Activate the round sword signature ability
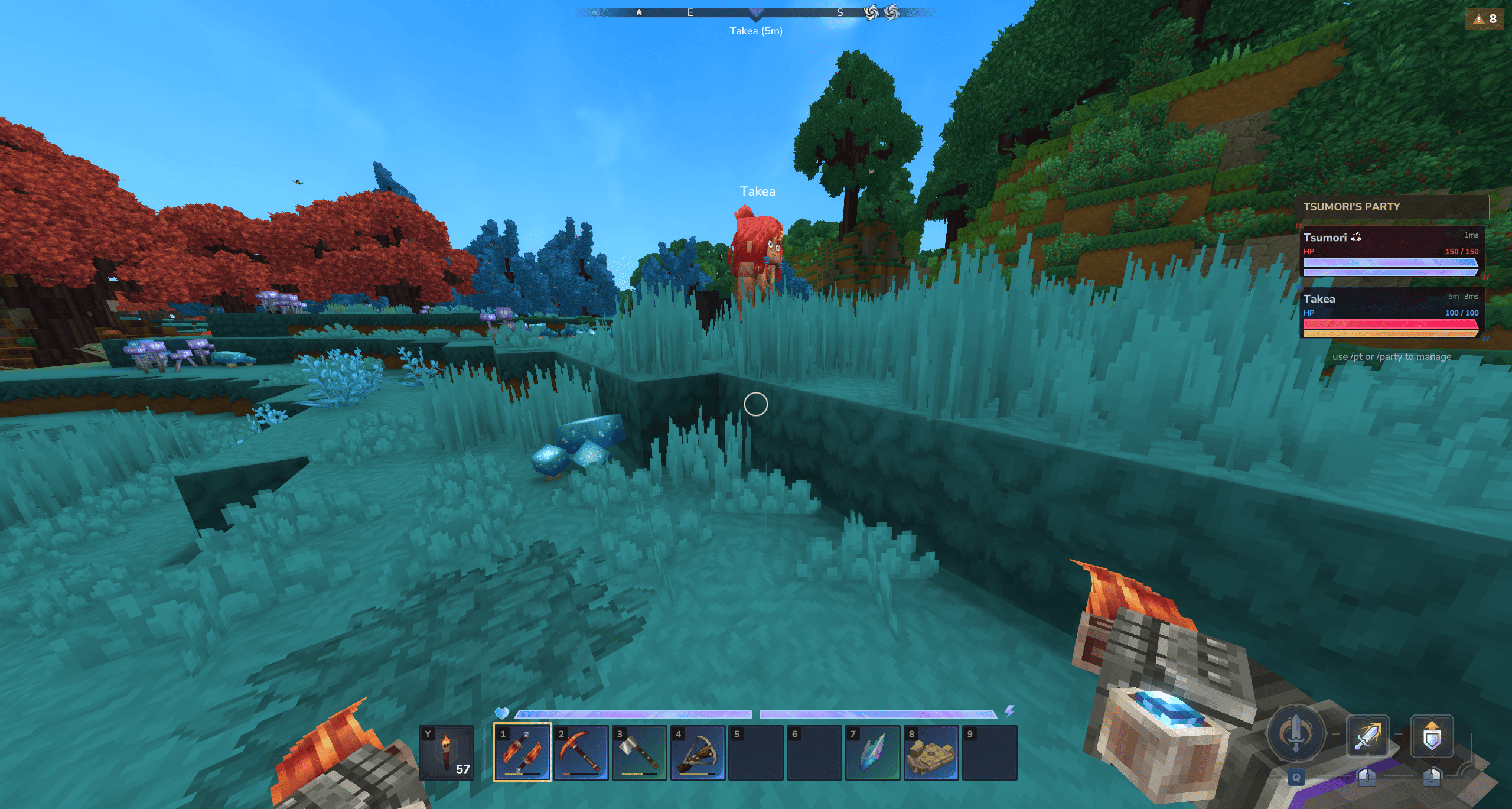Viewport: 1512px width, 809px height. (1296, 734)
